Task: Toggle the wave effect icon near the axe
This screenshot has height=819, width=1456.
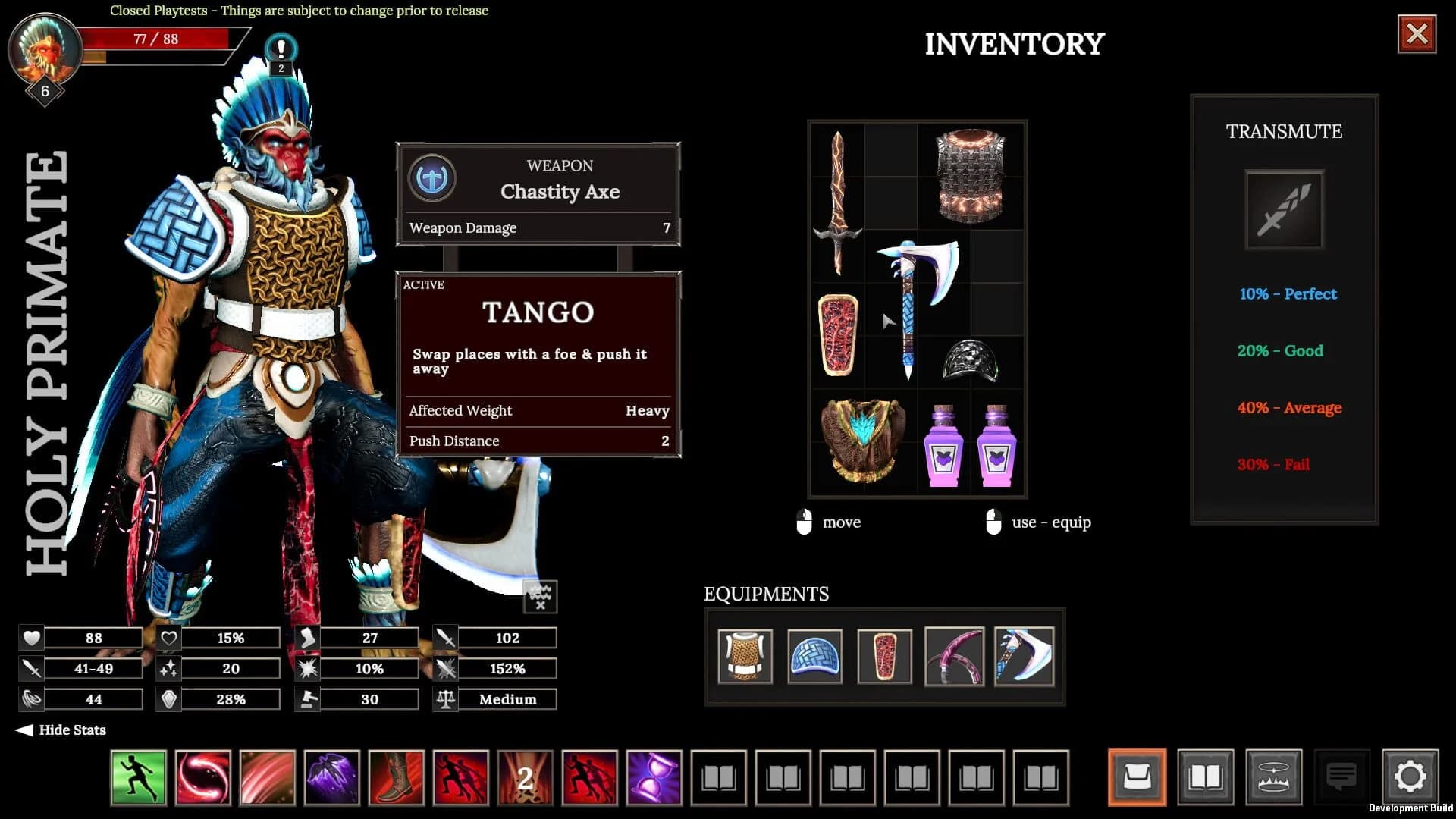Action: [540, 596]
